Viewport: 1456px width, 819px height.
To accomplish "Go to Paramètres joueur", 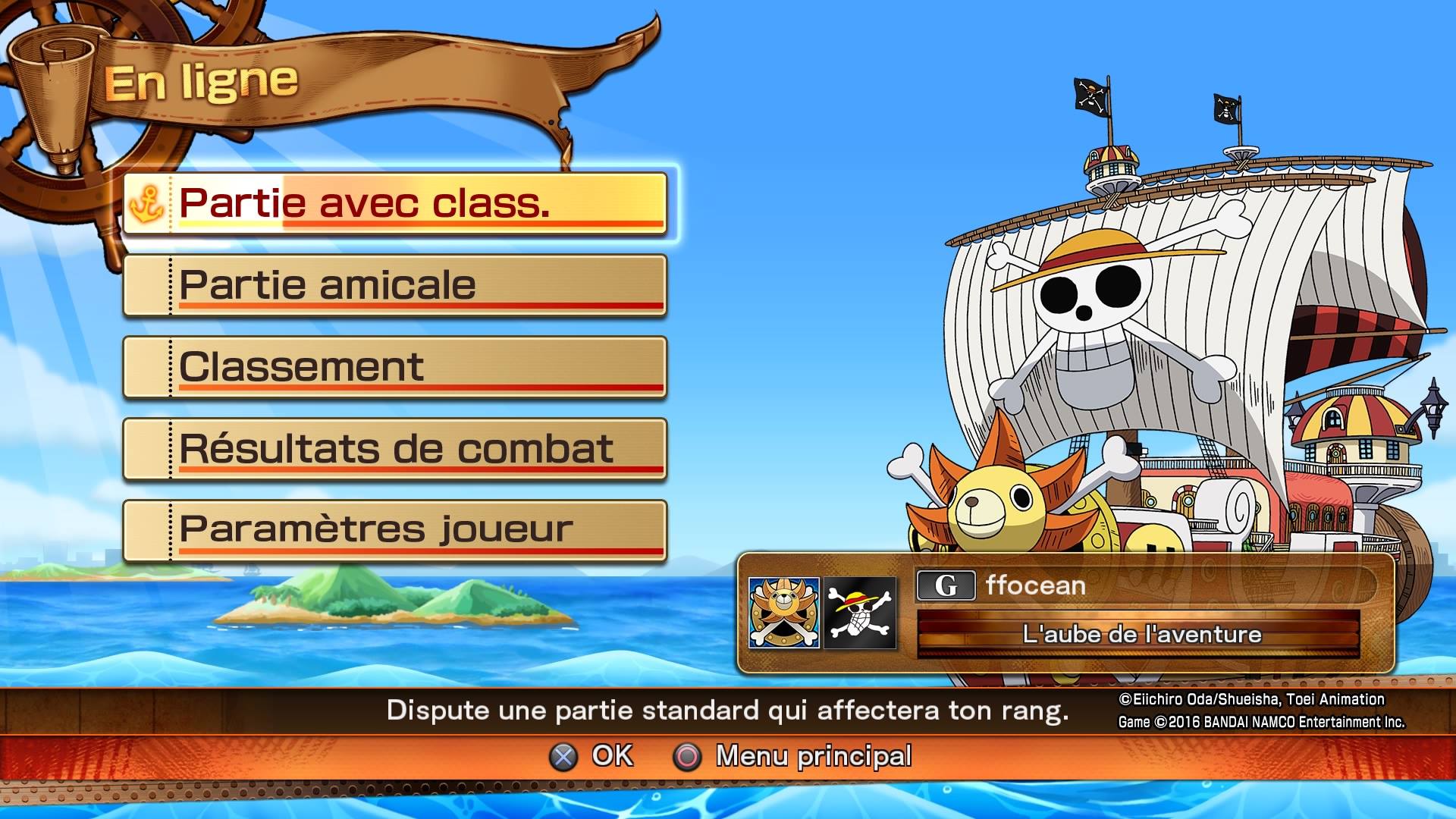I will 395,531.
